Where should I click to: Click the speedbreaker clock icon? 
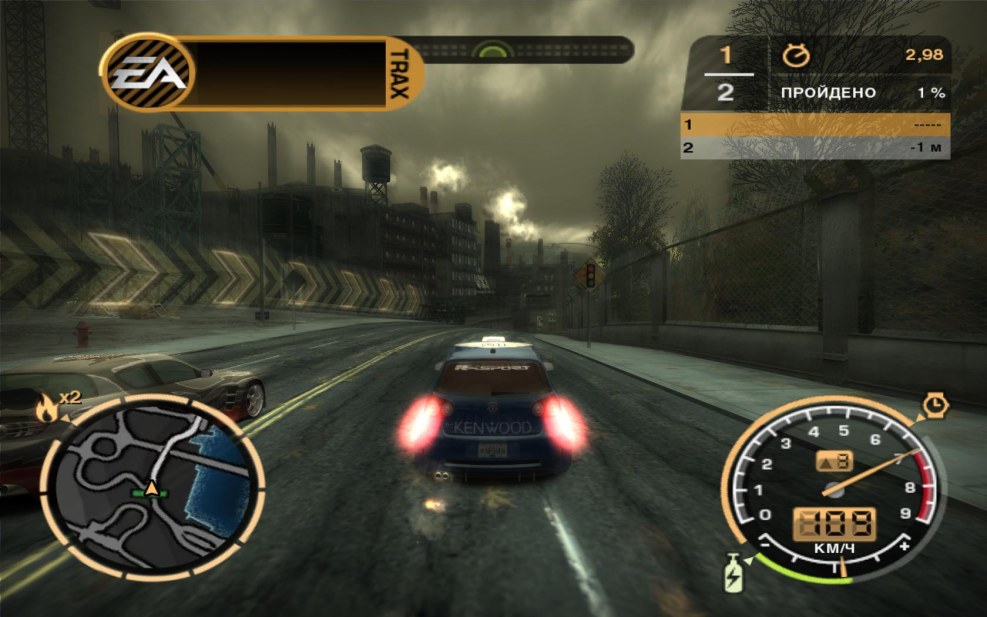(934, 404)
